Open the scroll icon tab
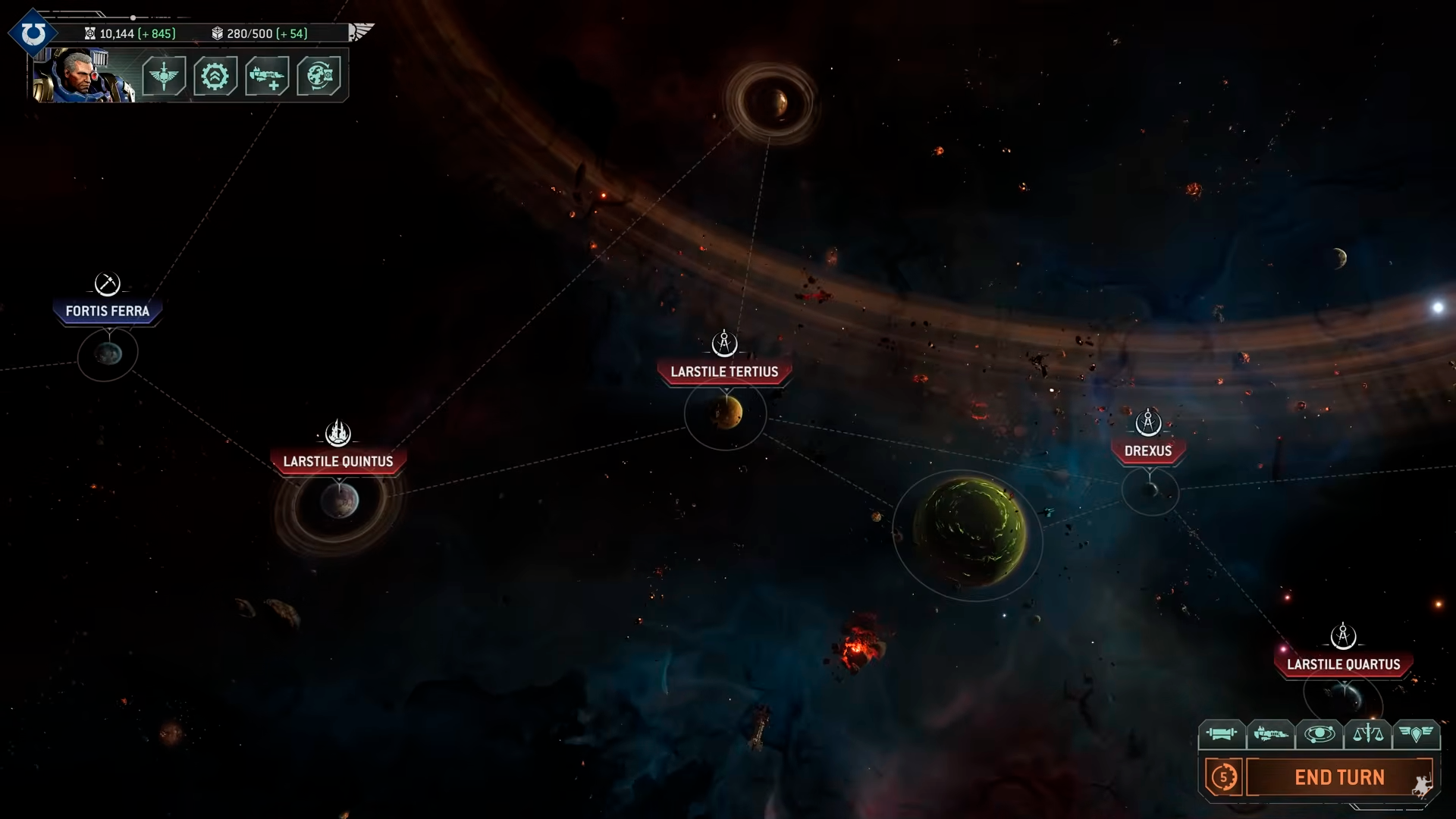Screen dimensions: 1456x819 click(x=1221, y=734)
